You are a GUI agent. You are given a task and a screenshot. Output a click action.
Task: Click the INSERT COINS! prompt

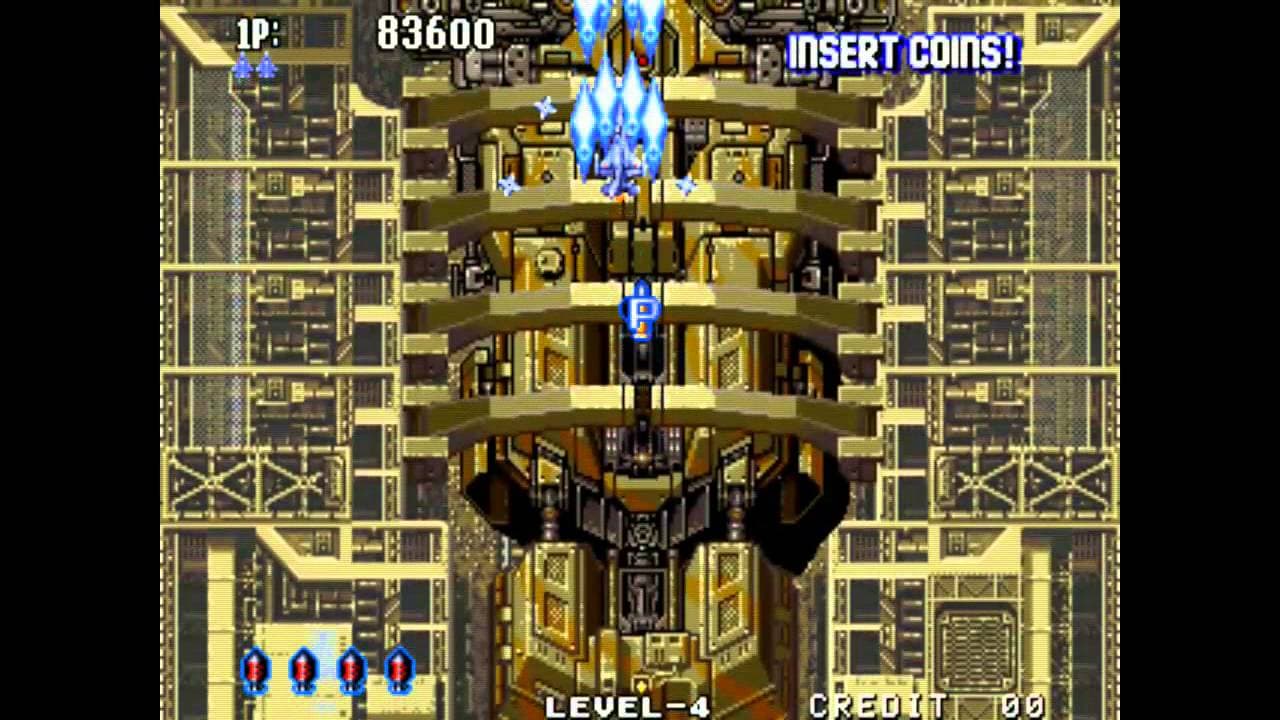[x=902, y=53]
